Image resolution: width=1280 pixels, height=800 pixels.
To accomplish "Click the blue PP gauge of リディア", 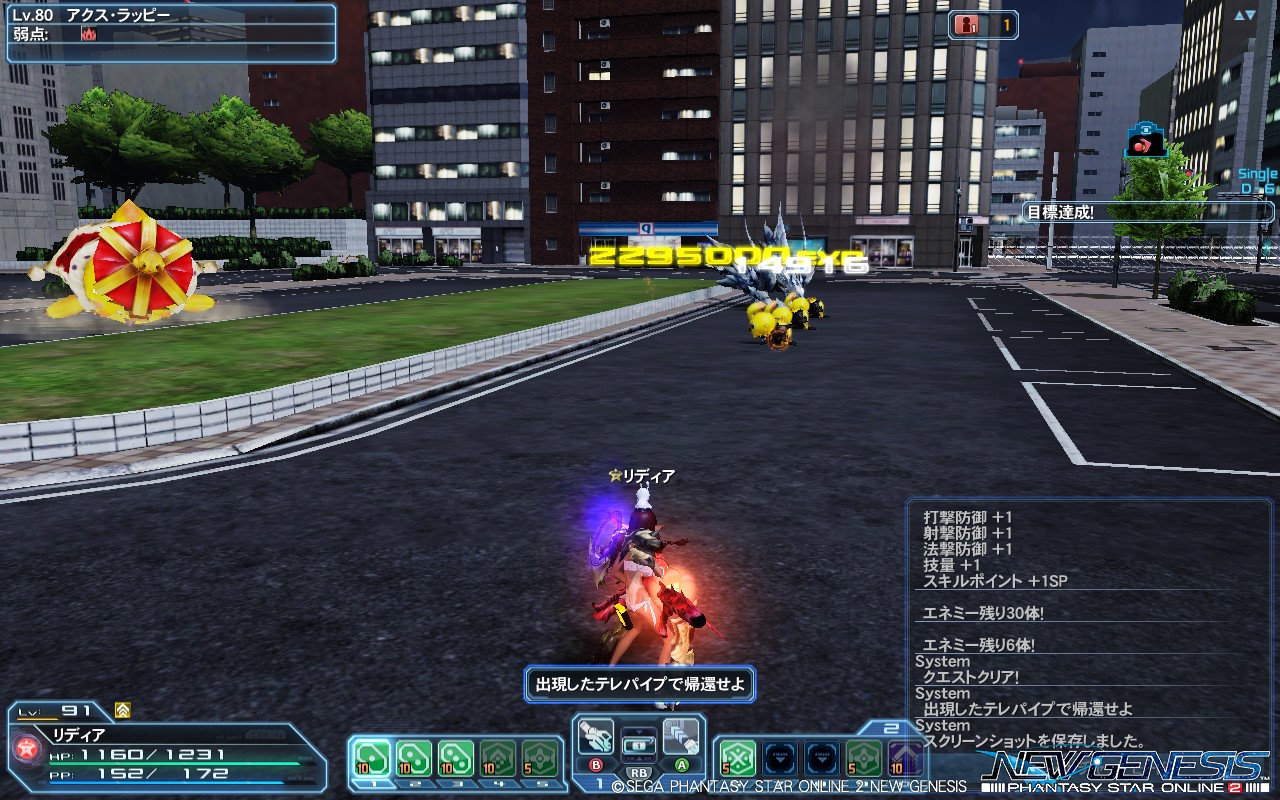I will [165, 783].
